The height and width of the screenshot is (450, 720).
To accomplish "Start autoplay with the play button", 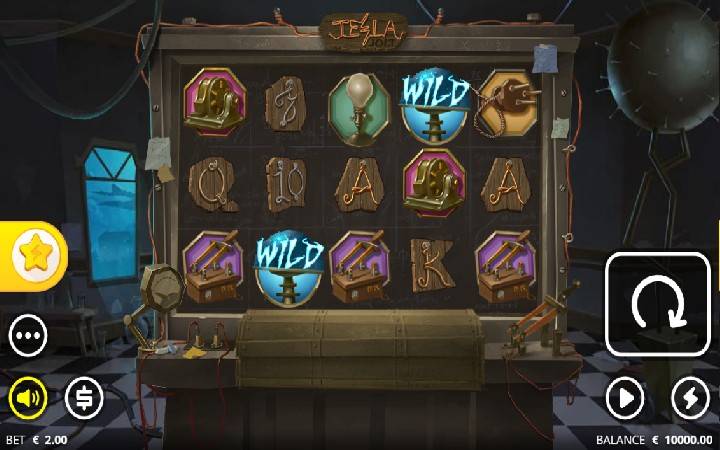I will 625,399.
